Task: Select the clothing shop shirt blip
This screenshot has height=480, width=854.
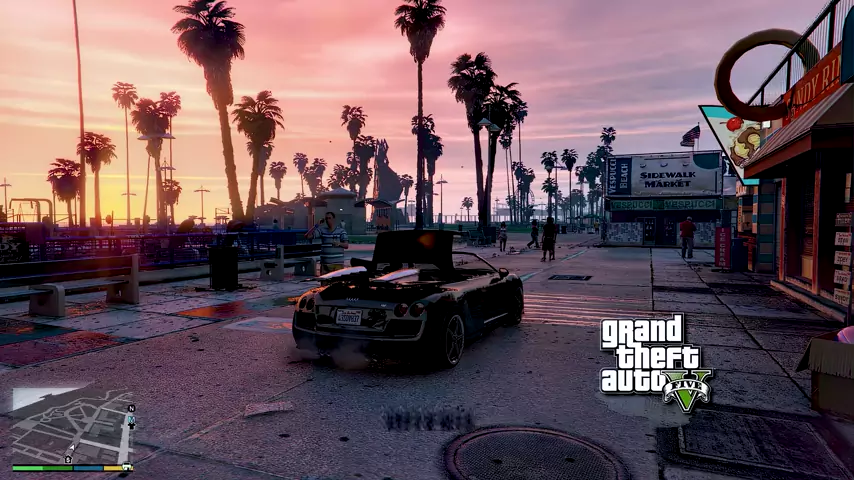Action: click(x=131, y=426)
